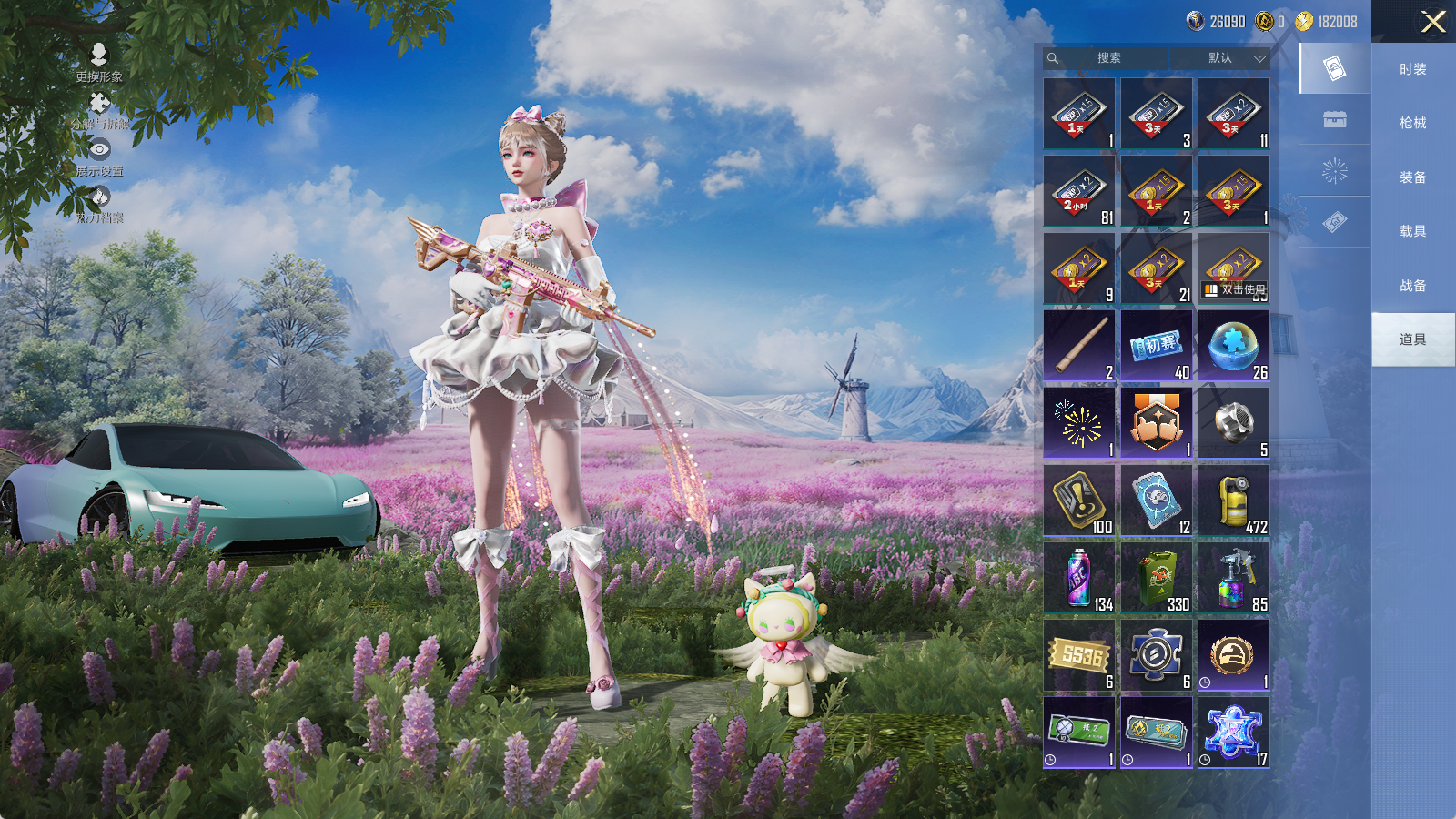Pick the green fuel jerrycan item
Screen dimensions: 1456x819
point(1156,578)
